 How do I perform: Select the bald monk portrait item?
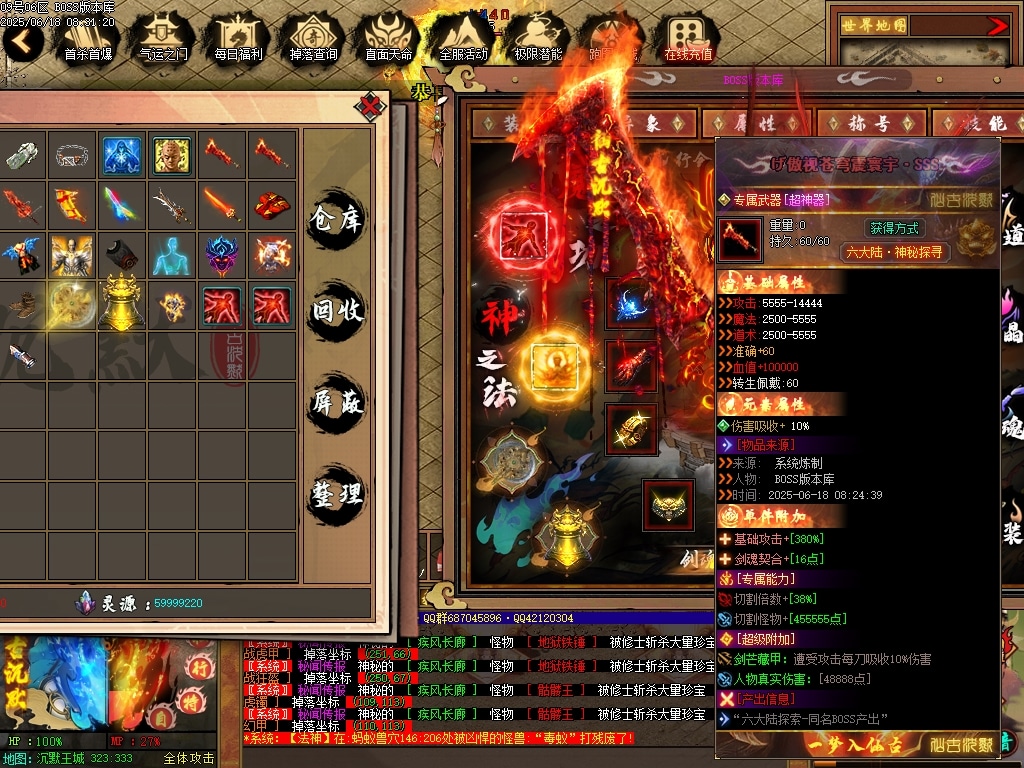click(172, 155)
